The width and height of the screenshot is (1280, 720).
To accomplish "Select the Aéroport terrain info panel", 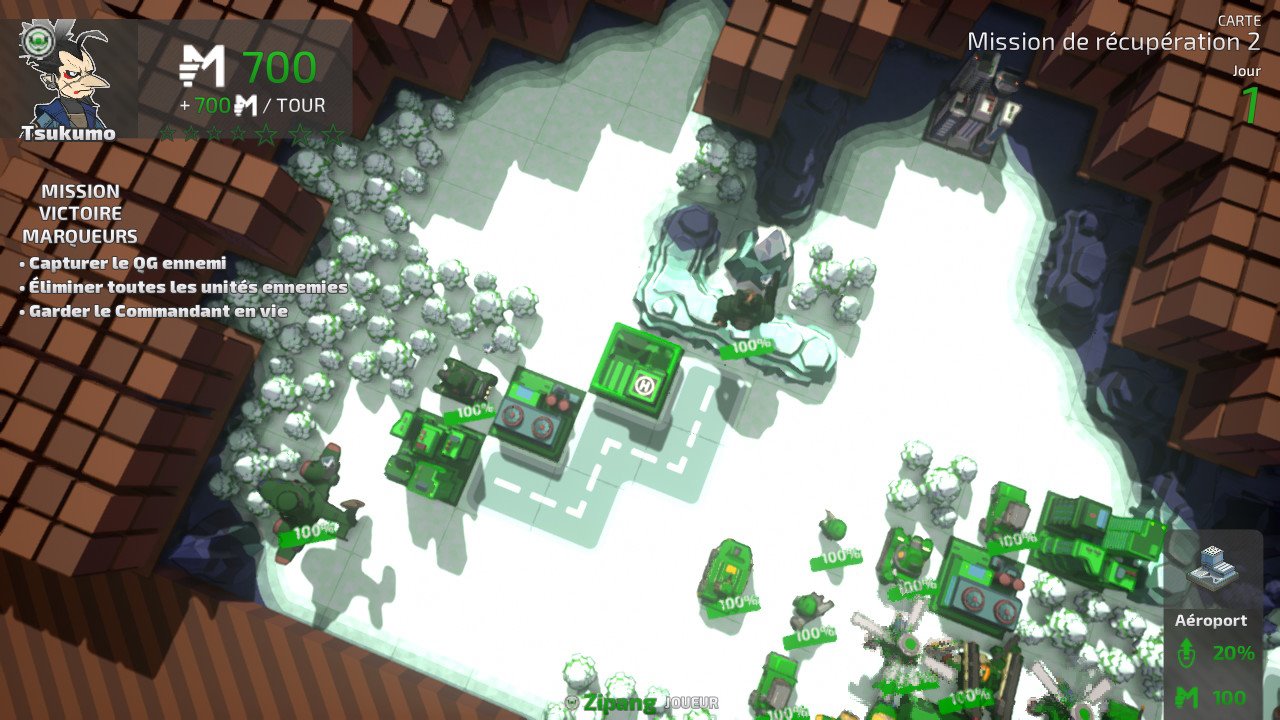I will pos(1212,623).
